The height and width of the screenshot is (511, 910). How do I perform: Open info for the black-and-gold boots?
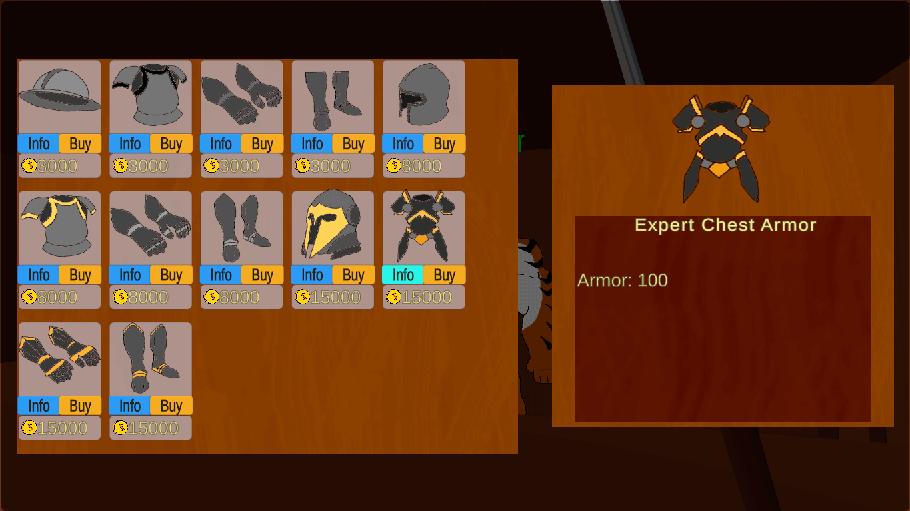(x=129, y=405)
